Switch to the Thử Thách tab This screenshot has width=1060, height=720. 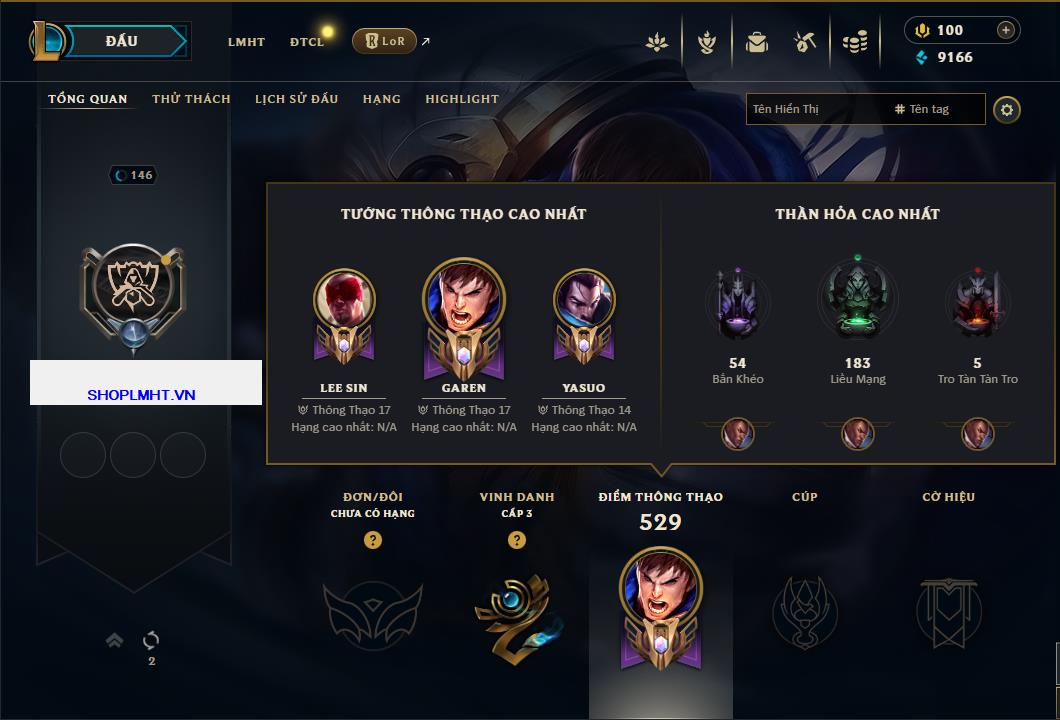coord(191,99)
